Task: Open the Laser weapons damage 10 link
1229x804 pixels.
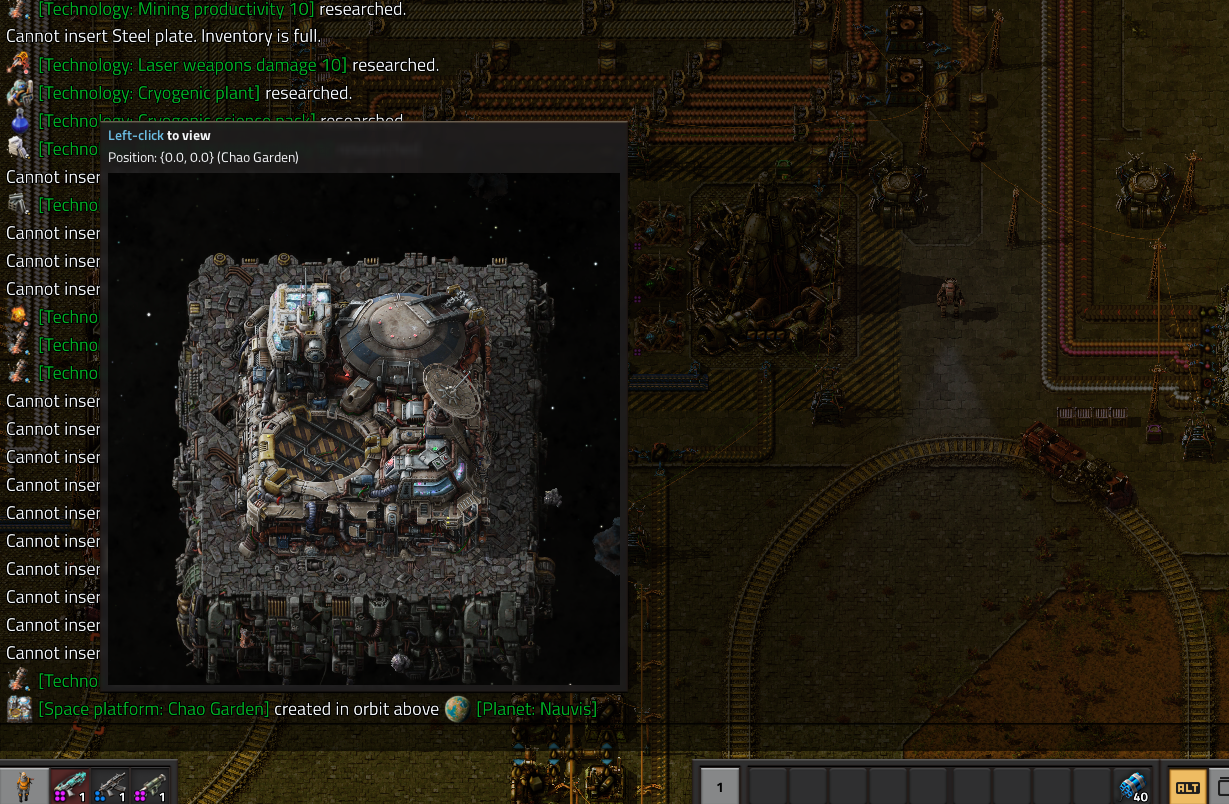Action: click(x=192, y=65)
